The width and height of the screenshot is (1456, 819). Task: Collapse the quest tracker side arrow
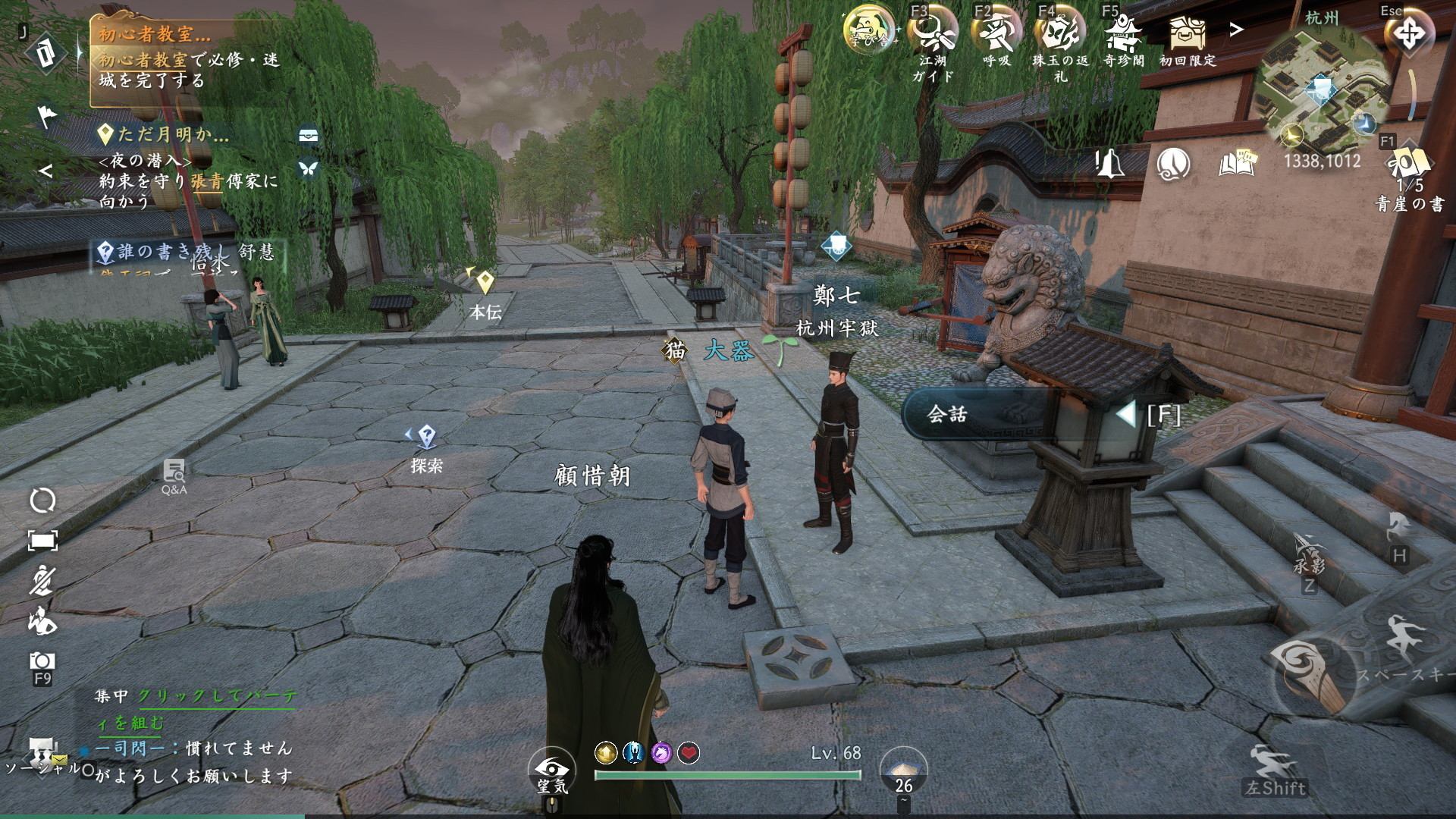coord(45,171)
